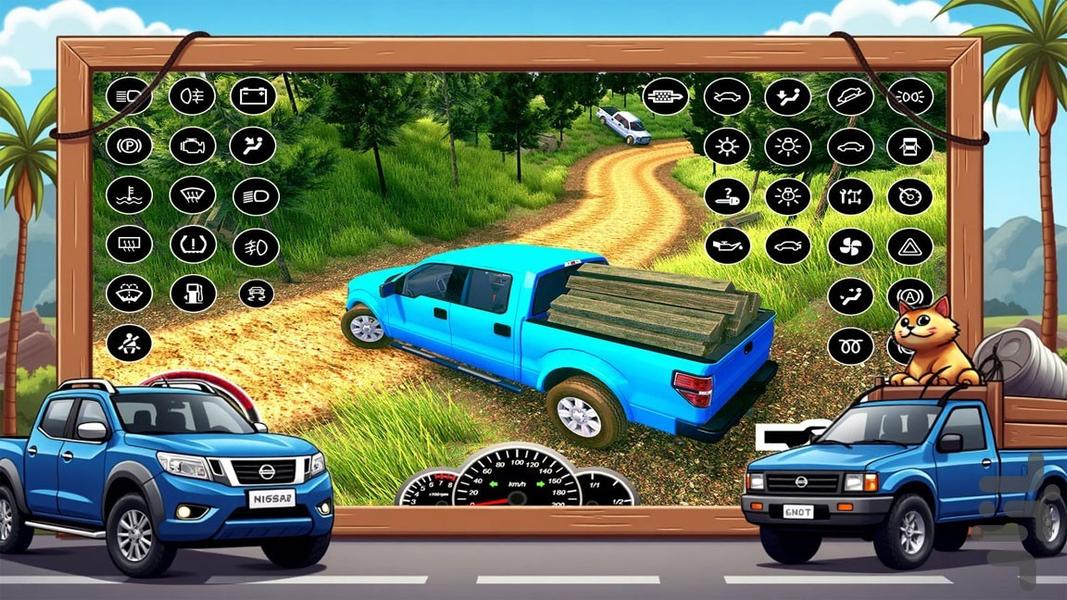Select the crossed wrench service icon
The width and height of the screenshot is (1067, 600).
point(850,196)
